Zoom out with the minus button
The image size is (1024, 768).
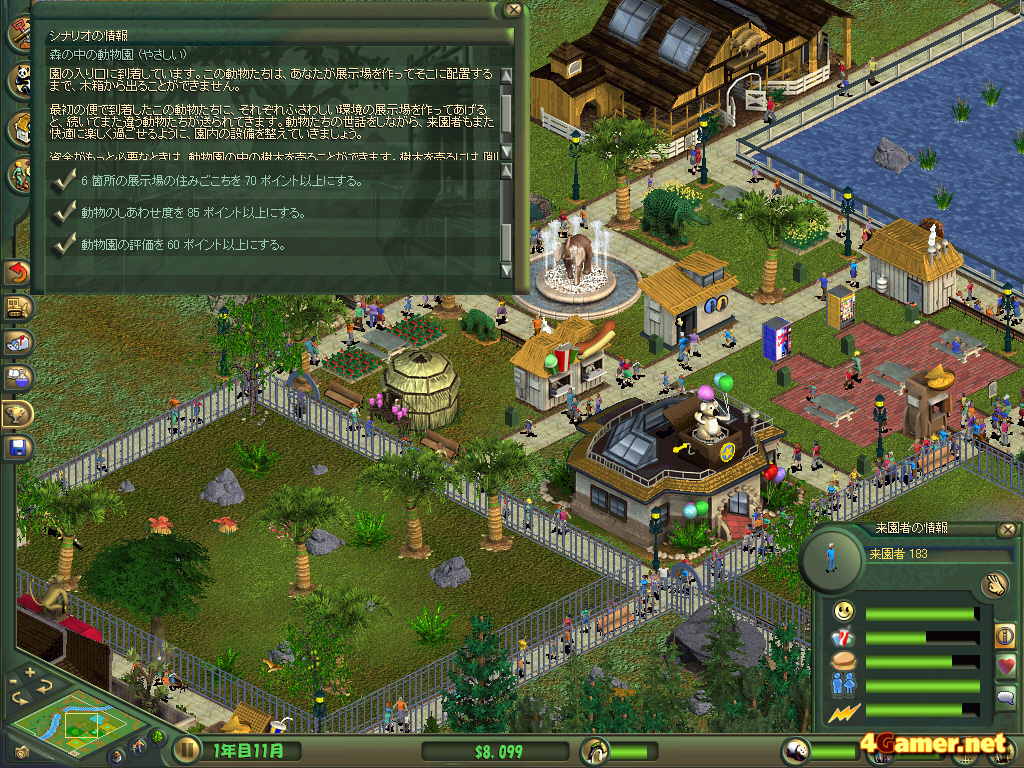(x=13, y=682)
